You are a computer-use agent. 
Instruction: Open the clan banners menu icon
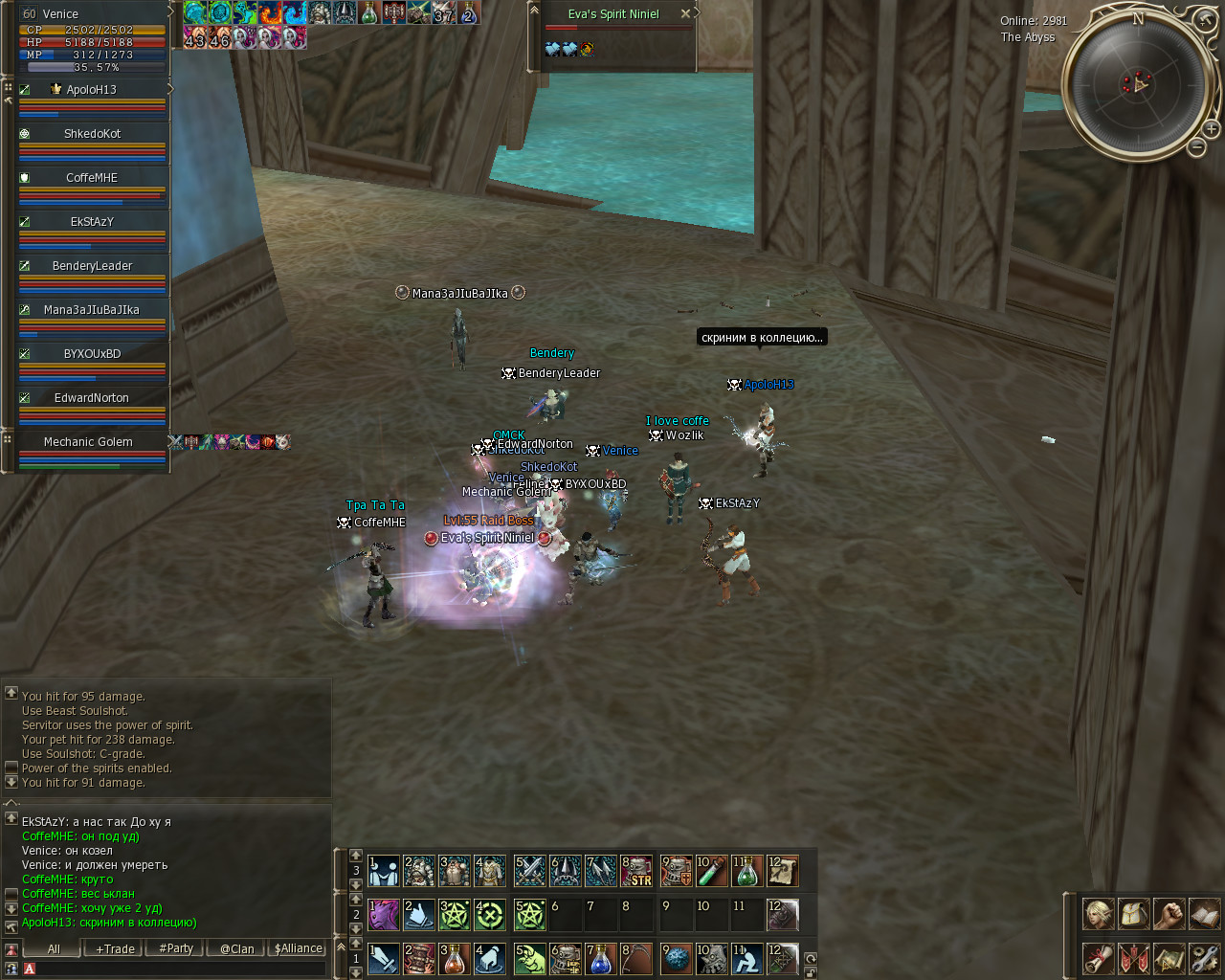[1133, 958]
